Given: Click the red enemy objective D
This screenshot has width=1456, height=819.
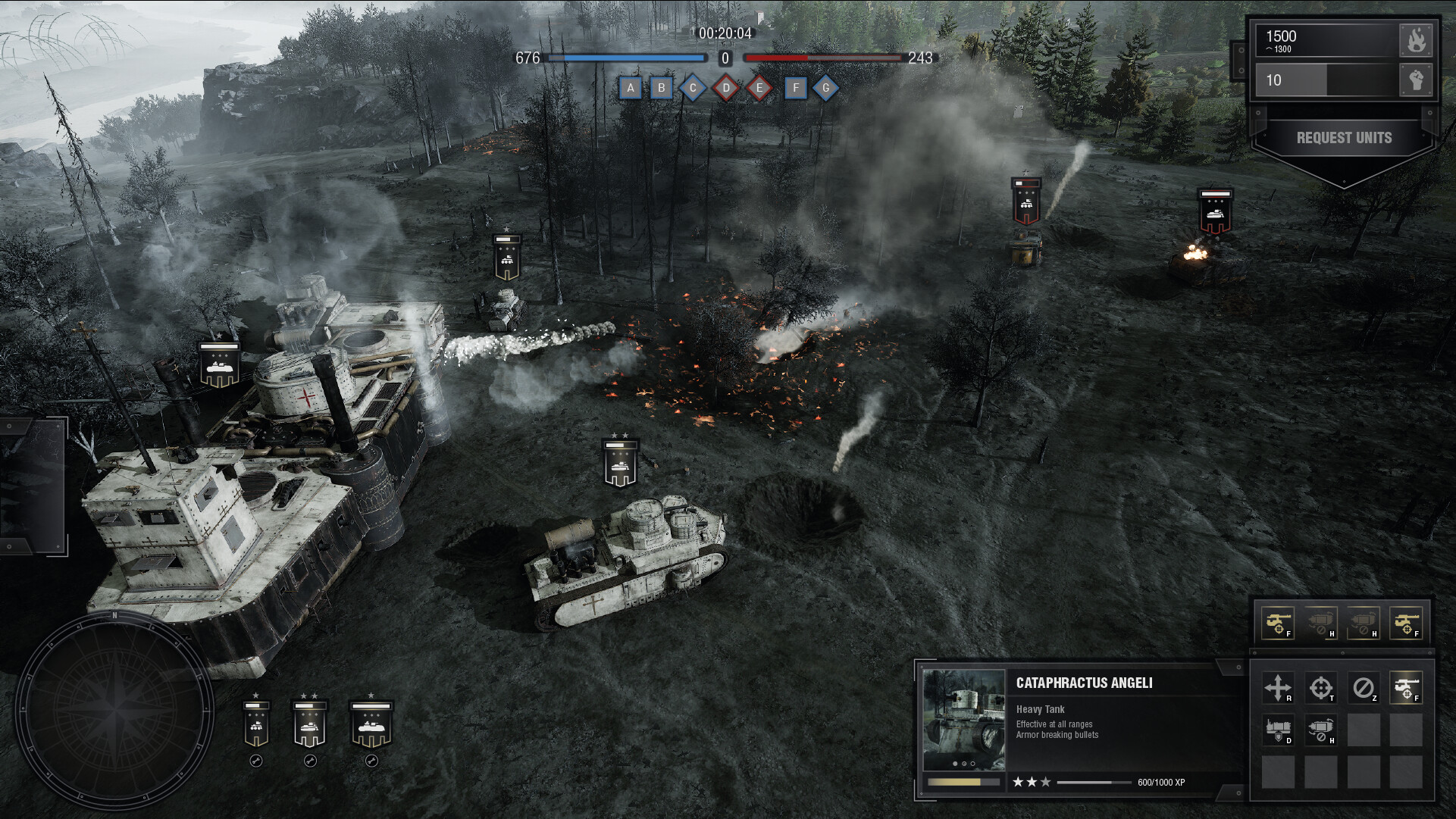Looking at the screenshot, I should point(726,88).
